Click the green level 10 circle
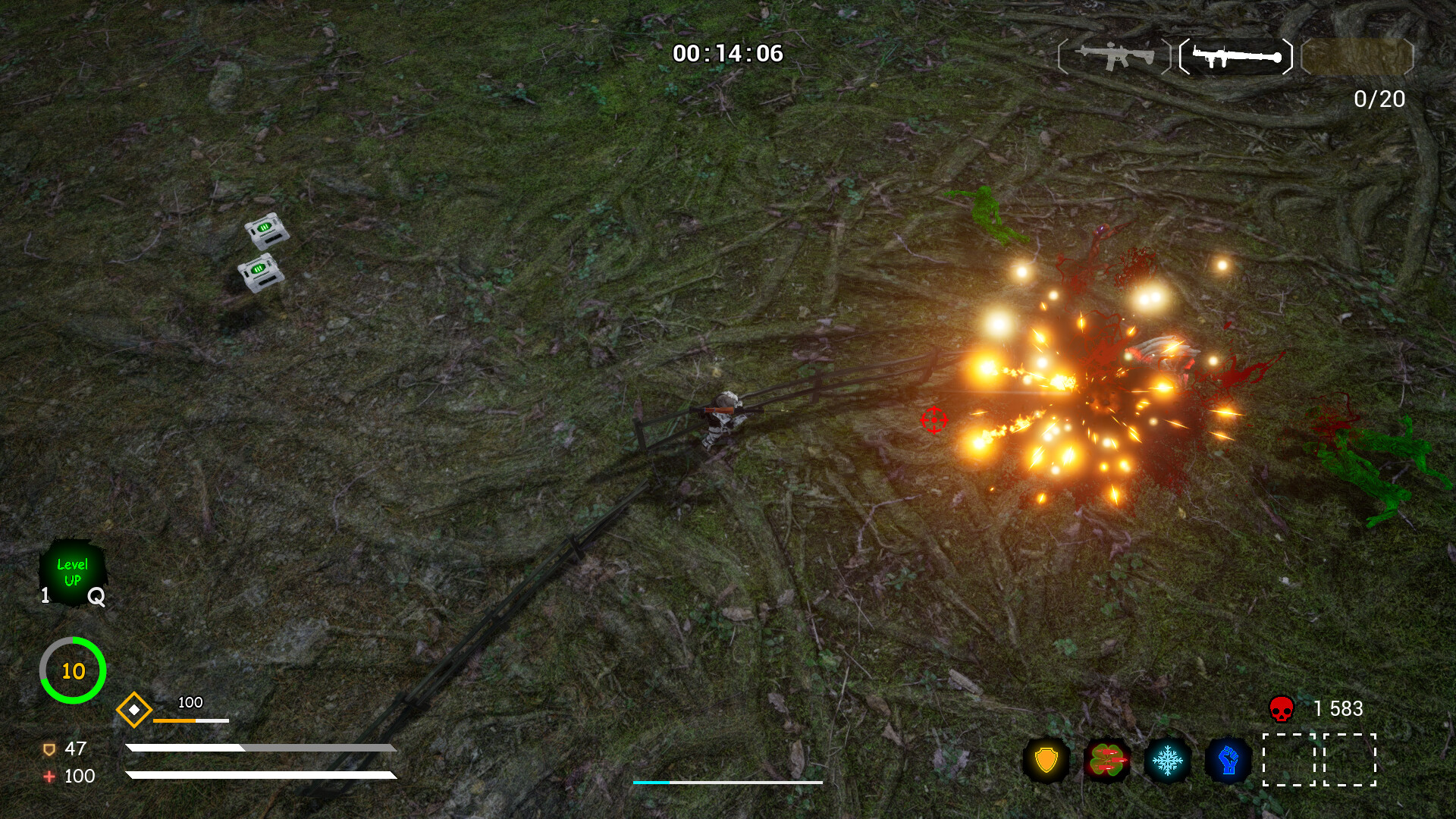The image size is (1456, 819). 72,670
